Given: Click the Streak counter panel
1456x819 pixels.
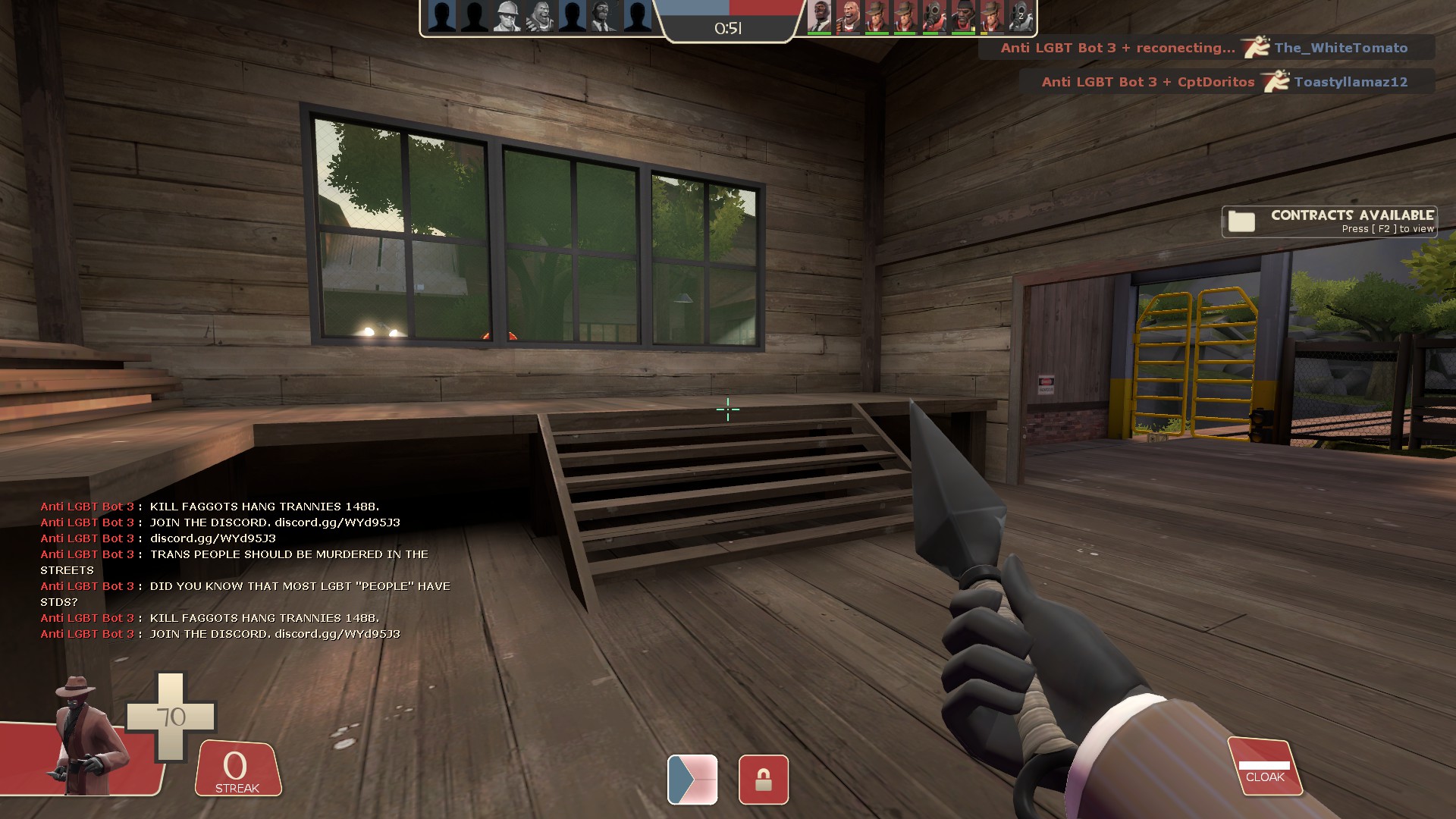Looking at the screenshot, I should coord(237,769).
